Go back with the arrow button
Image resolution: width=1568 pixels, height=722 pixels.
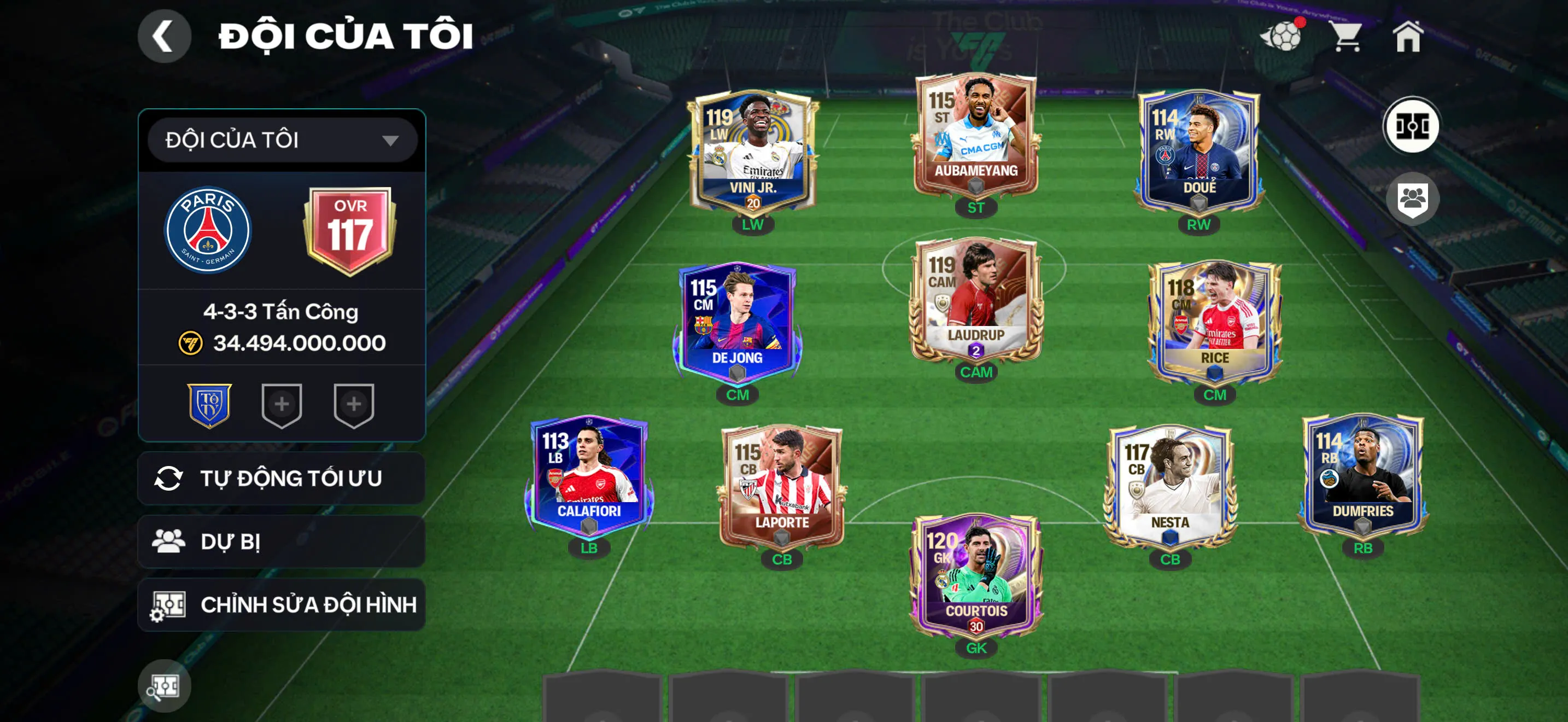pyautogui.click(x=165, y=36)
